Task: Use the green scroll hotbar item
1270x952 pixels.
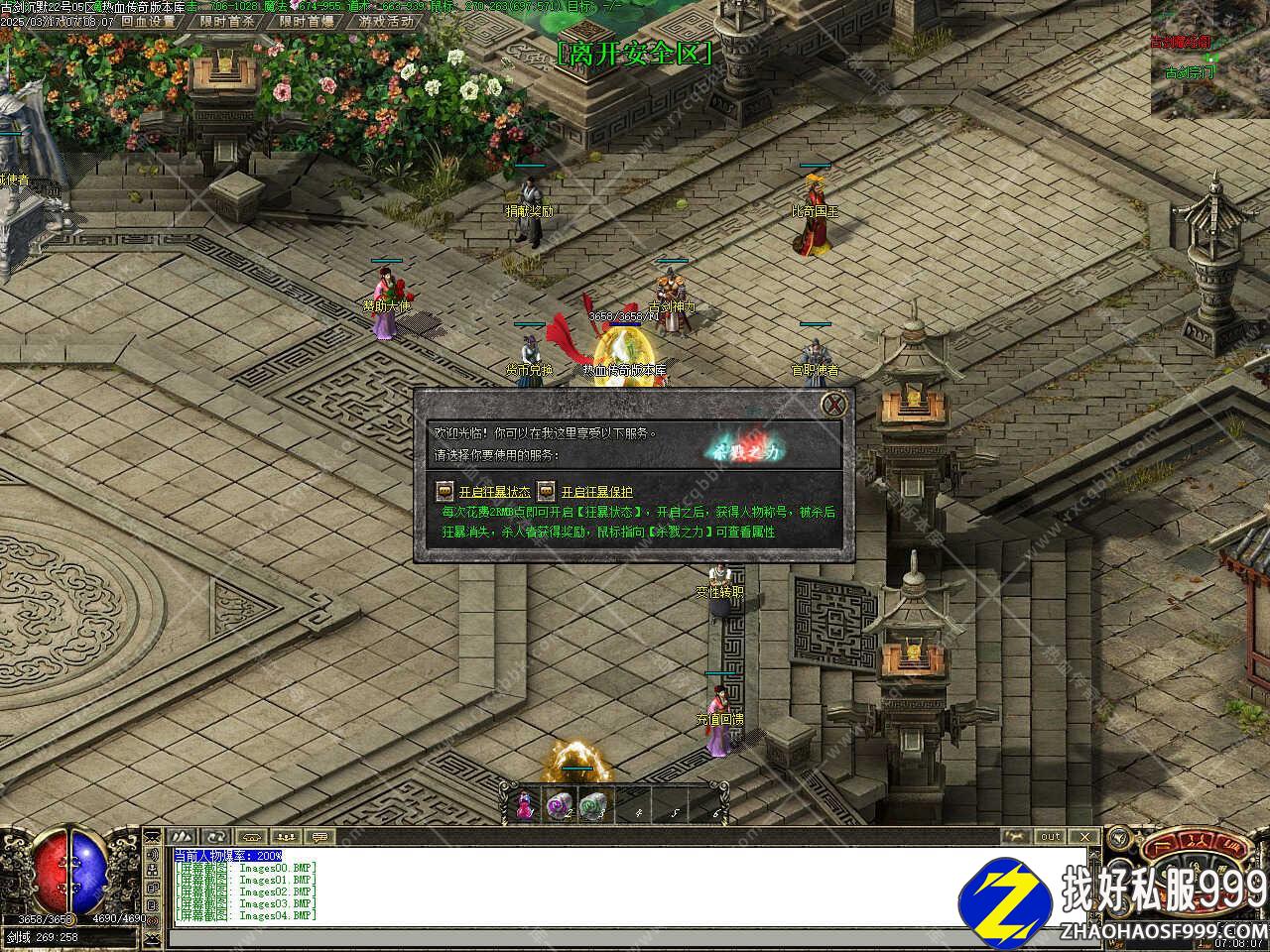Action: 592,805
